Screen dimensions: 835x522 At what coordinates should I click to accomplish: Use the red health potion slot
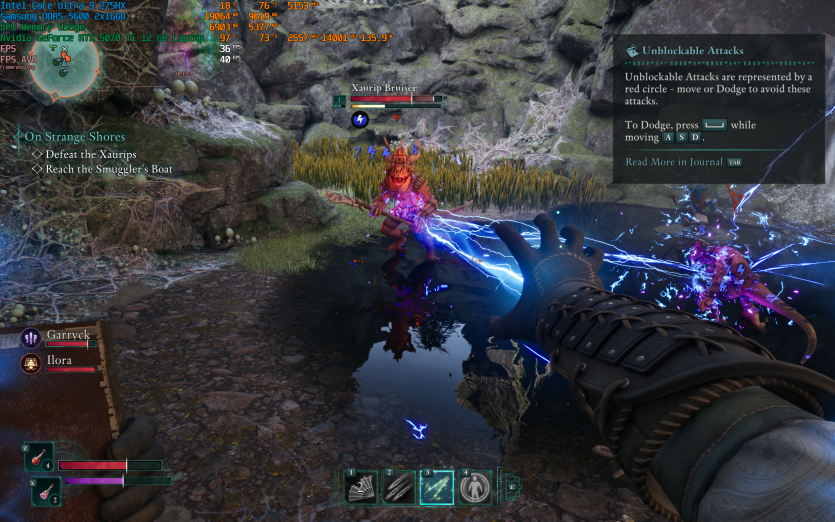pos(39,456)
